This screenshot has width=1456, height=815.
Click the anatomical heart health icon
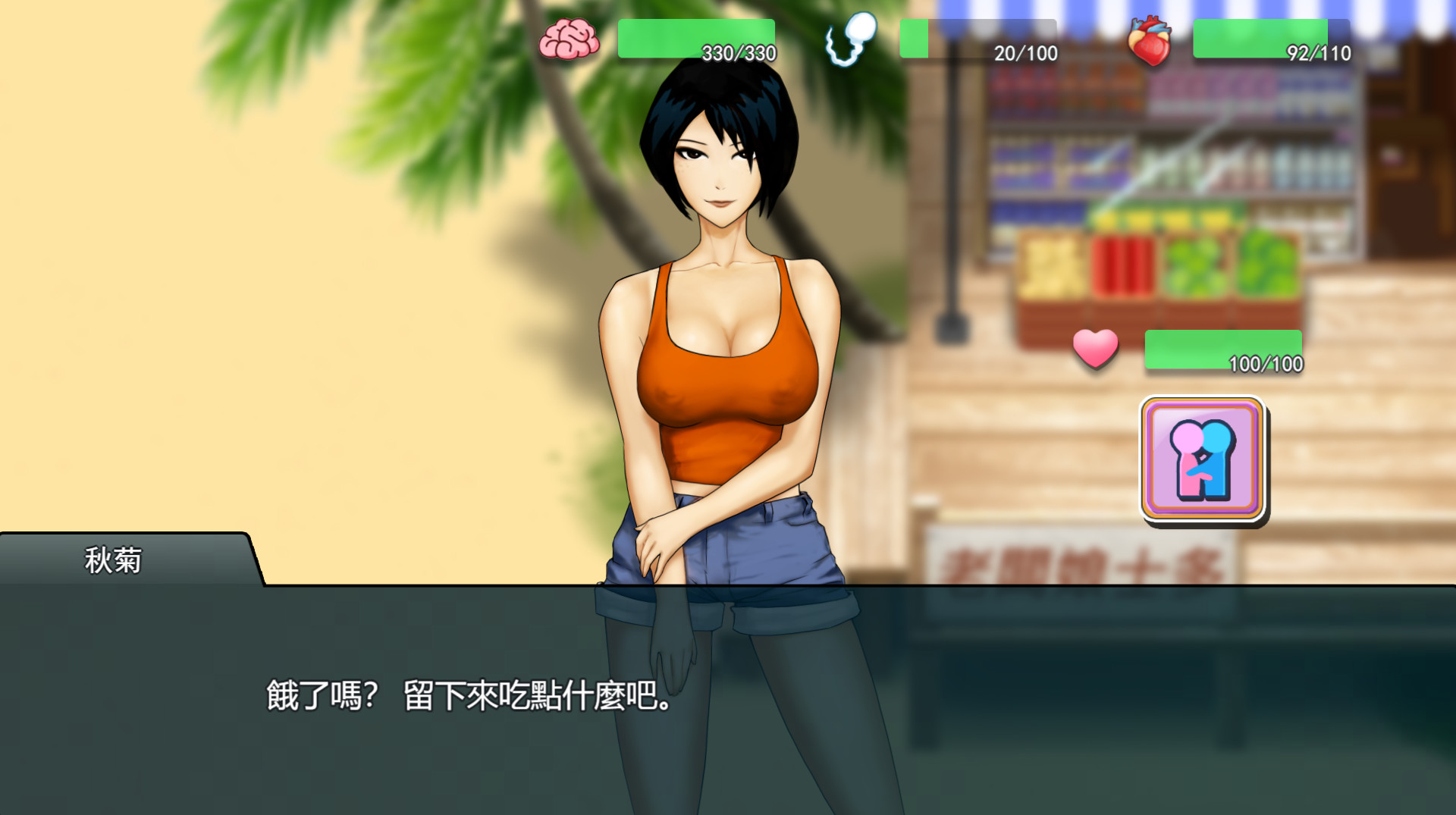(x=1150, y=38)
